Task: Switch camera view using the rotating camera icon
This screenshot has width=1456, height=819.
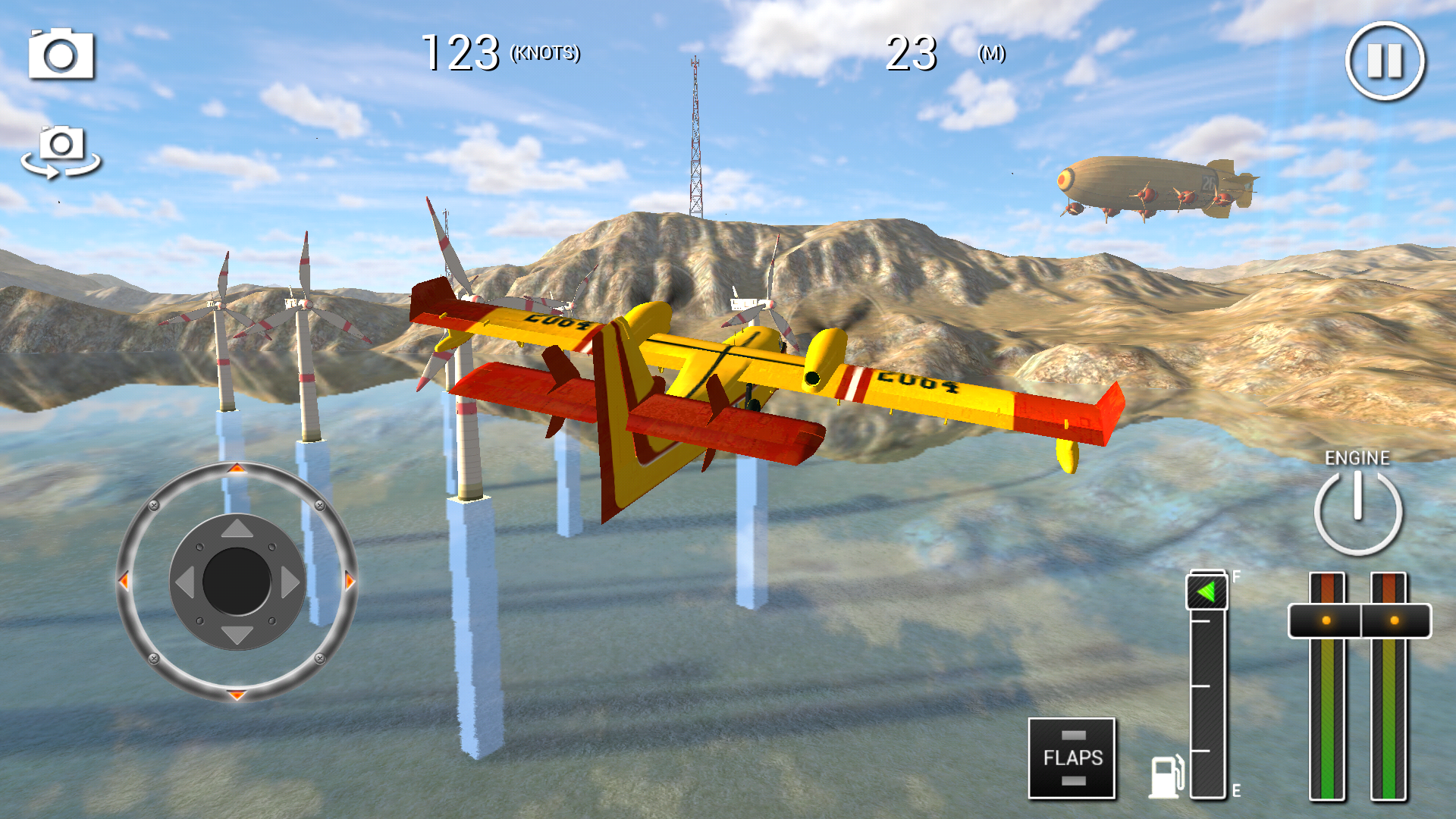Action: [x=61, y=152]
